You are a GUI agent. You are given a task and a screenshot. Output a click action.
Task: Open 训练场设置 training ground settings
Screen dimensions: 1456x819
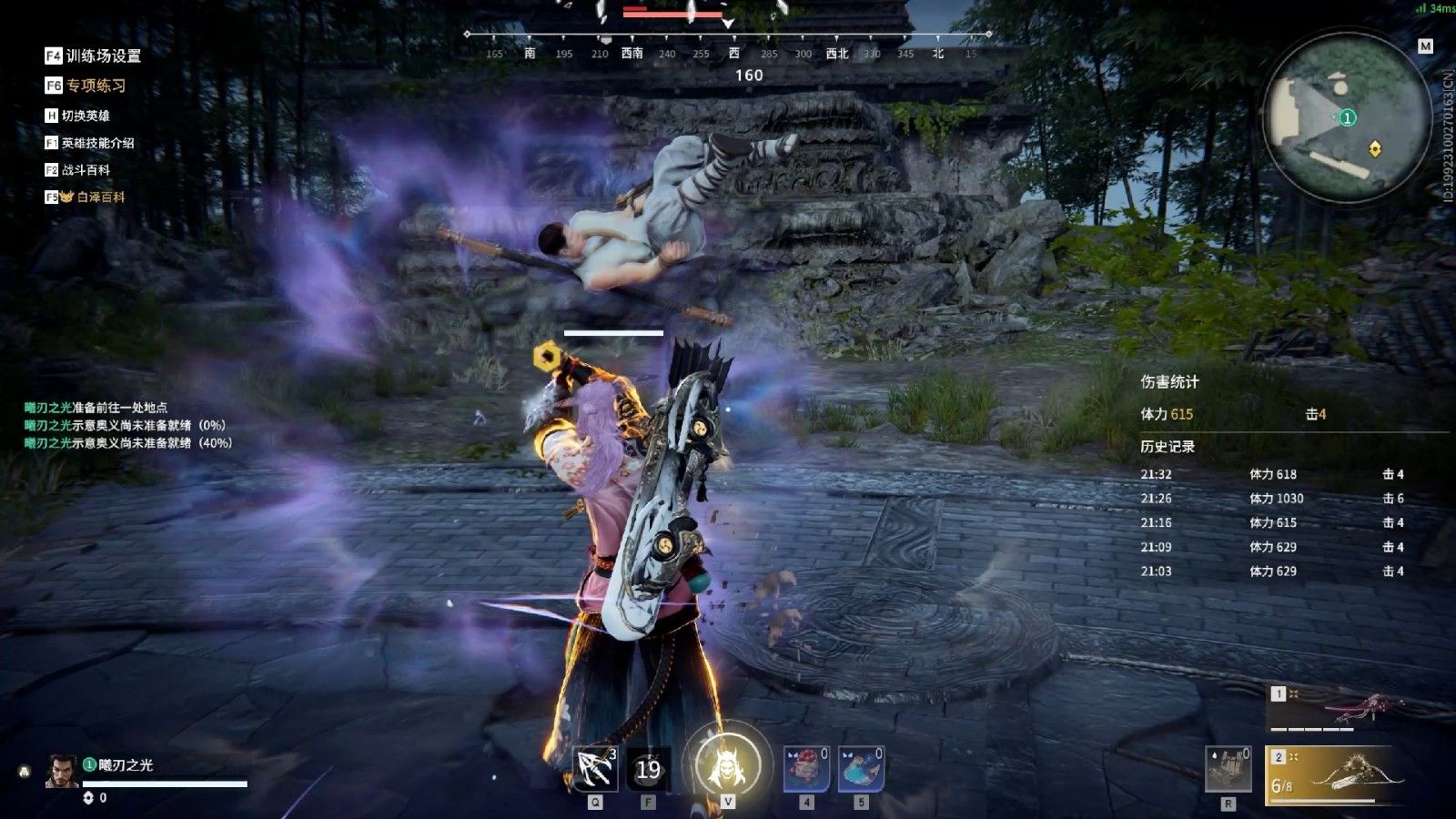point(94,56)
